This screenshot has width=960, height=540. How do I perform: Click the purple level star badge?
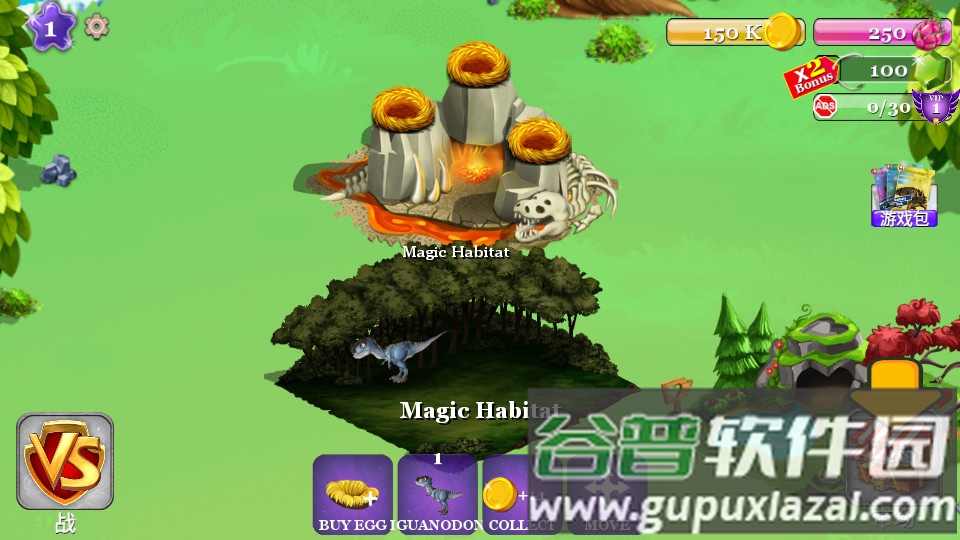tap(49, 26)
